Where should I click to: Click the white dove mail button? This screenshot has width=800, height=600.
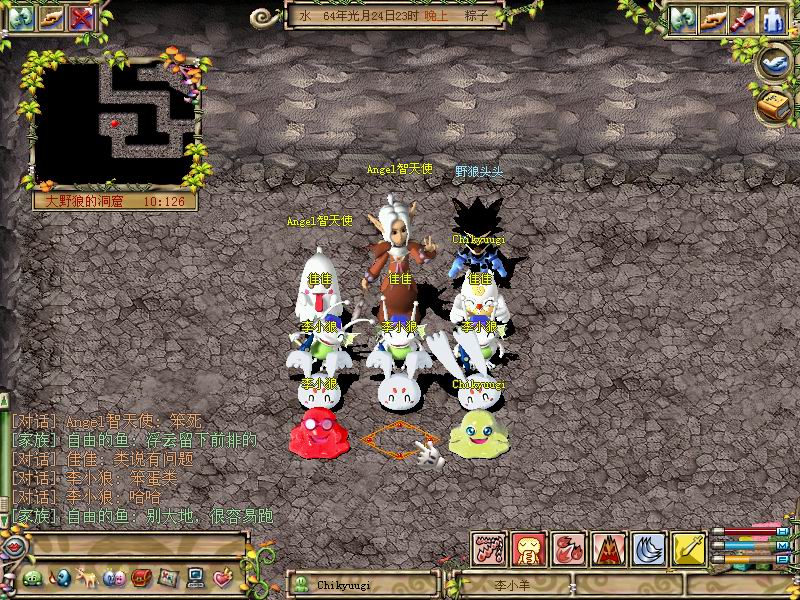click(x=774, y=62)
